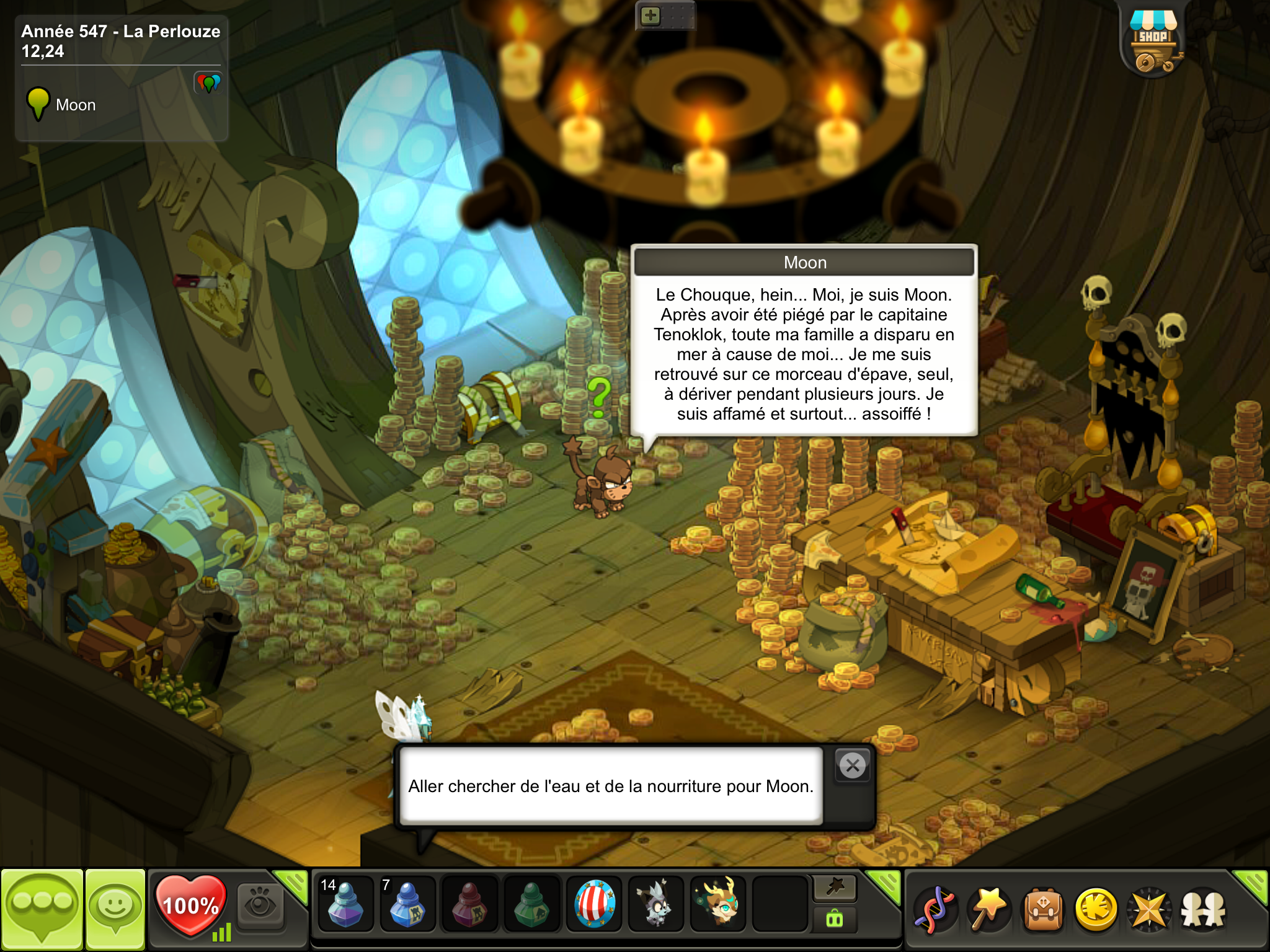1270x952 pixels.
Task: Open the gold kama coin marketplace
Action: tap(1096, 910)
